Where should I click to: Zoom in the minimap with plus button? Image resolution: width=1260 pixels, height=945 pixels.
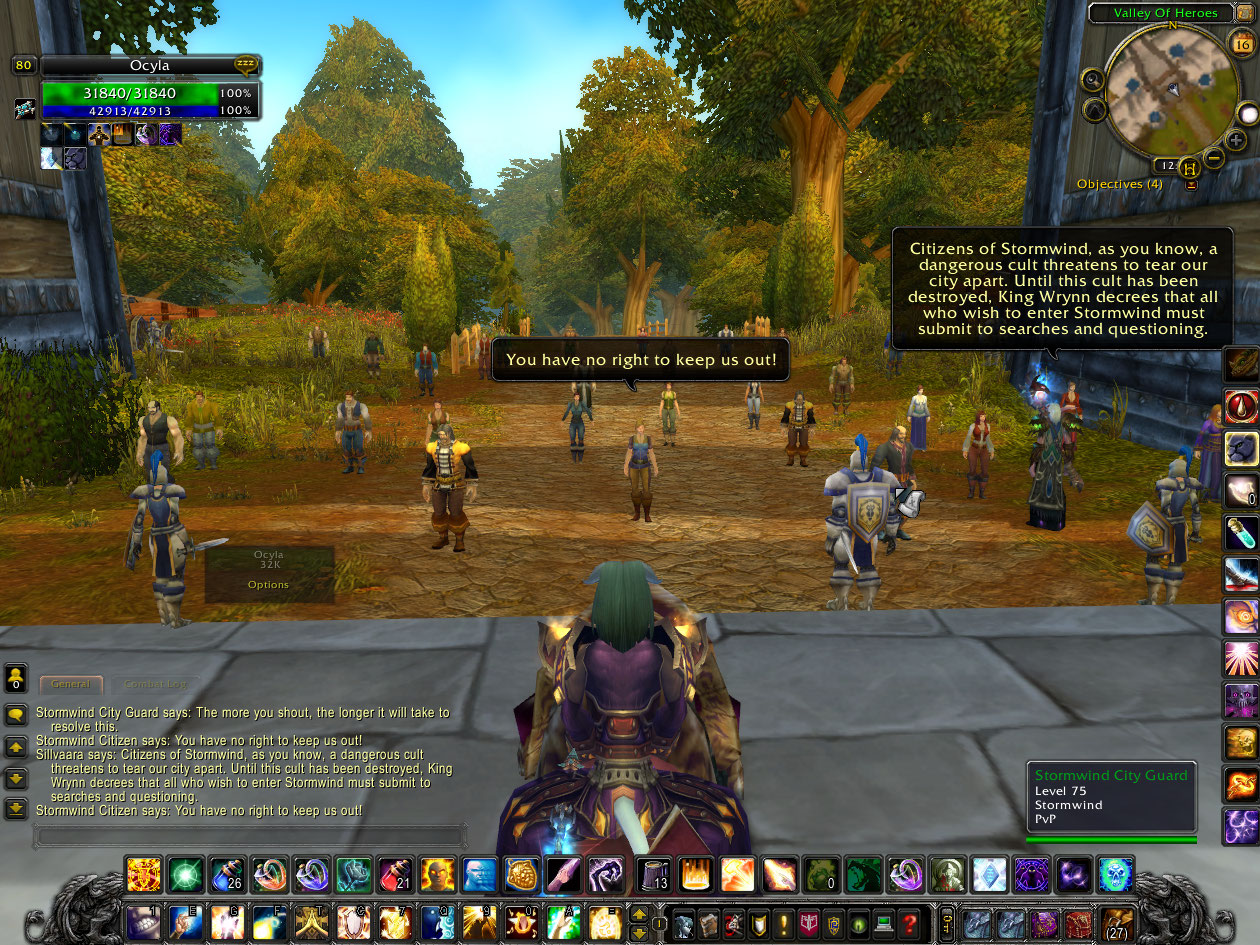pyautogui.click(x=1235, y=141)
